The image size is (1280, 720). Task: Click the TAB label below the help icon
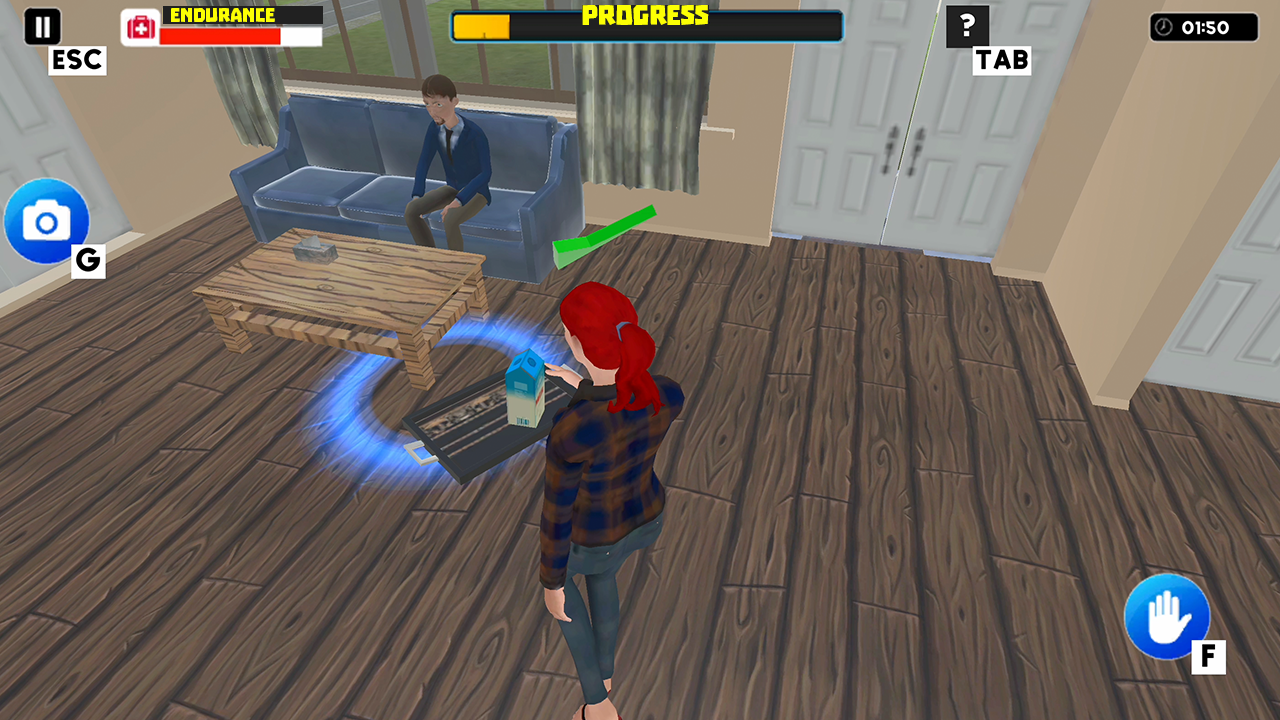(x=1000, y=61)
